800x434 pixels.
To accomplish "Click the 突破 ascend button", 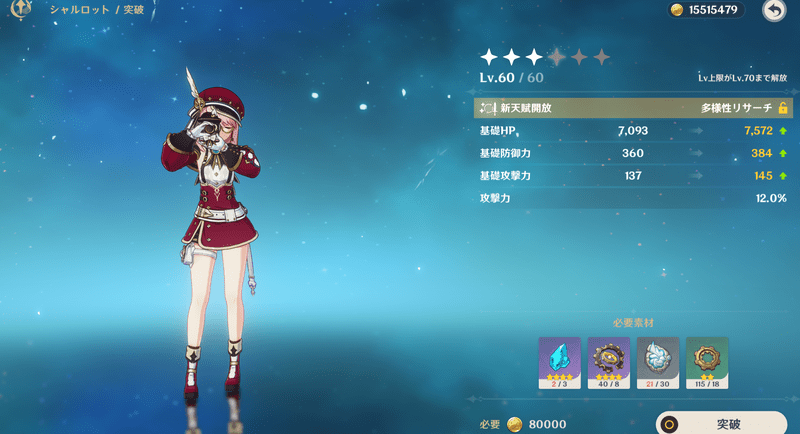I will click(x=721, y=423).
